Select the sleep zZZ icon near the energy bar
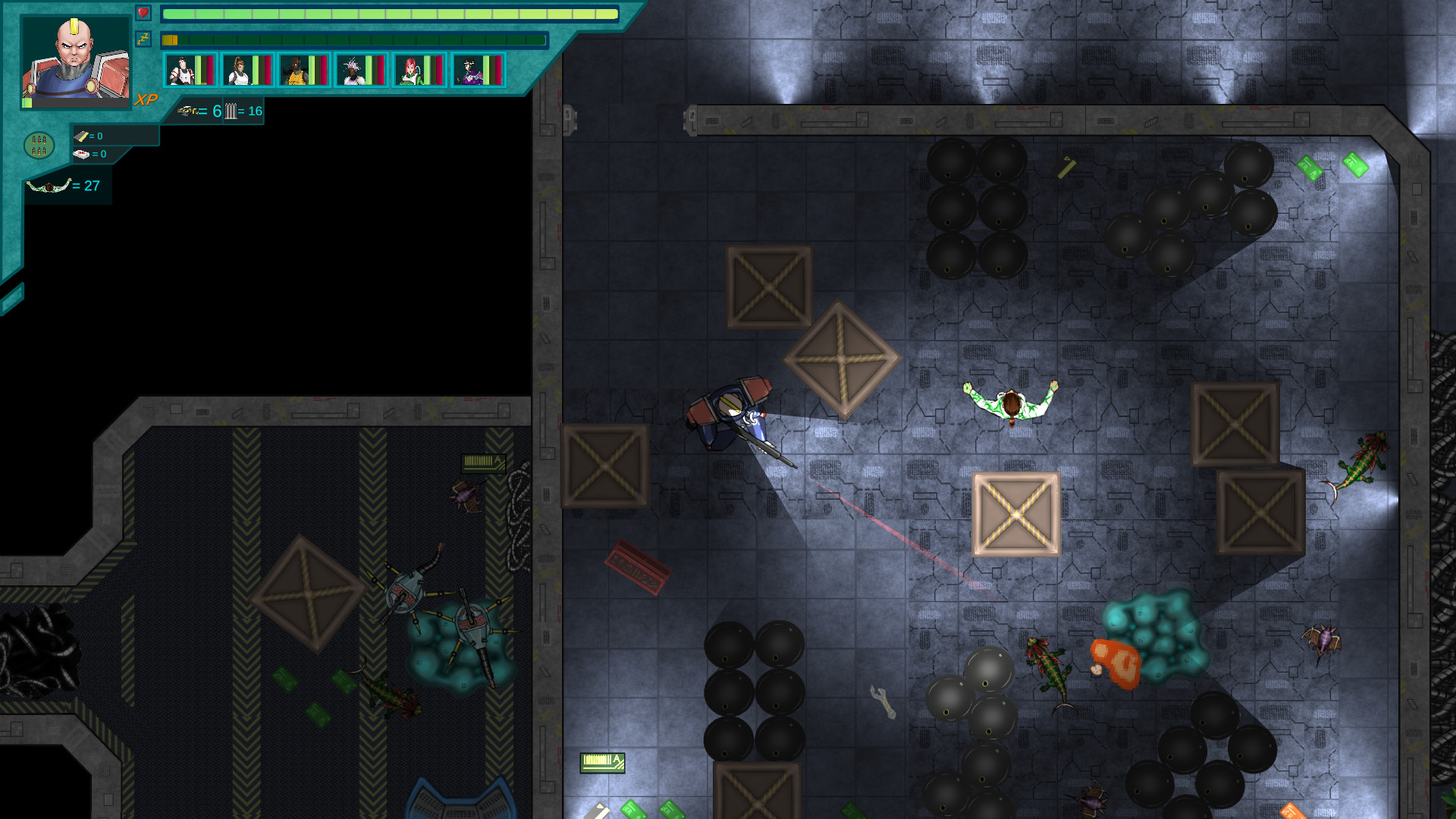The image size is (1456, 819). coord(143,39)
